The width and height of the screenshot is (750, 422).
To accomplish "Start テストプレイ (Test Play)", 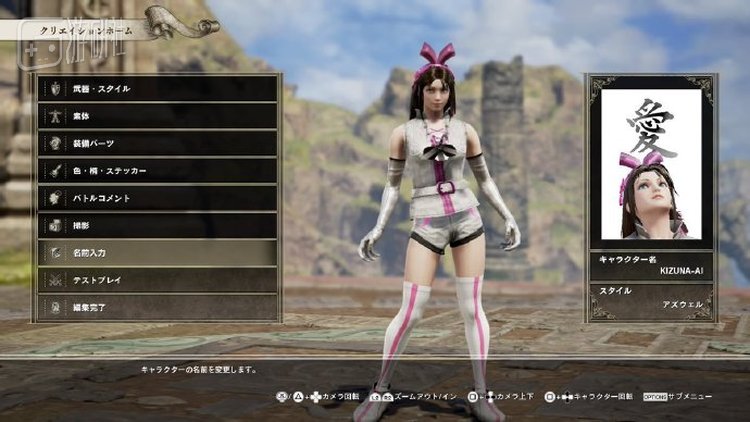I will click(x=157, y=280).
